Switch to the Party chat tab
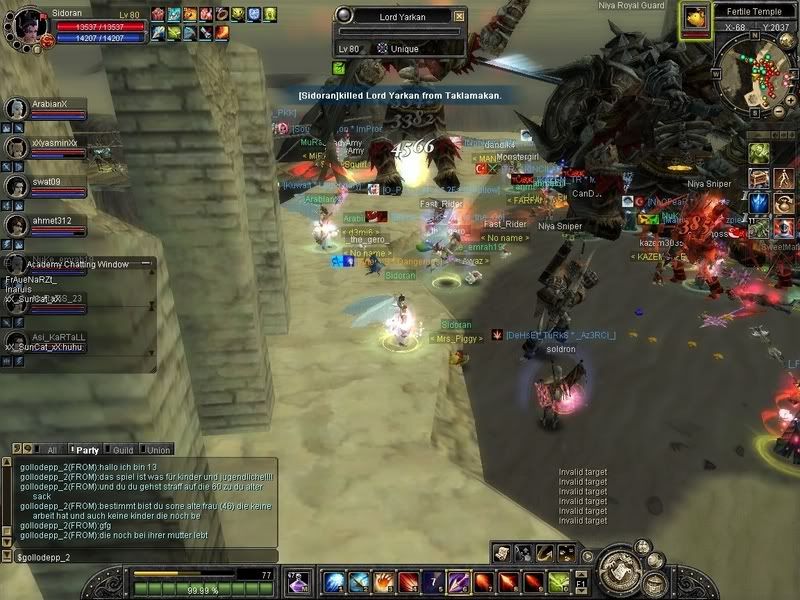 pos(87,450)
